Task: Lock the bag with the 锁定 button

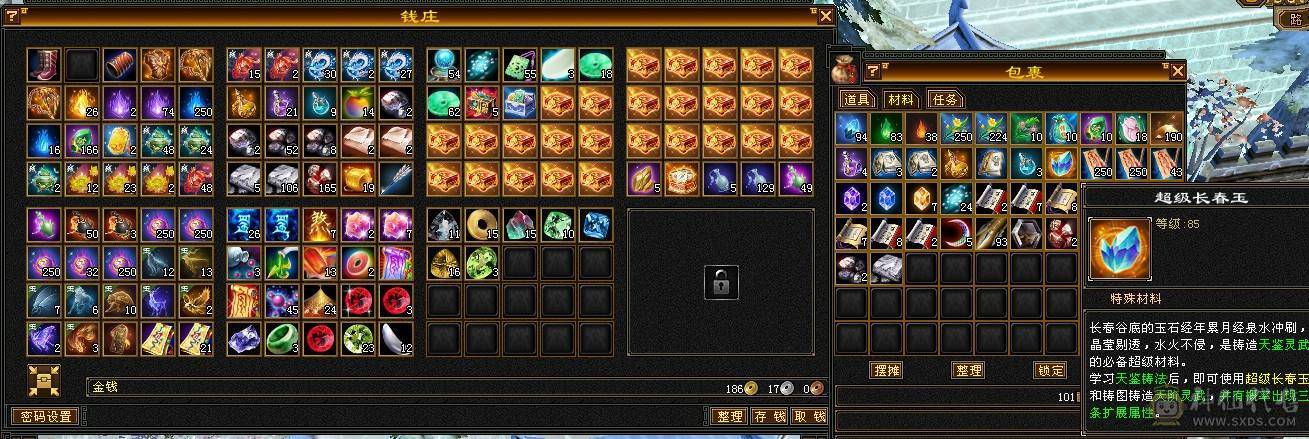Action: 1050,370
